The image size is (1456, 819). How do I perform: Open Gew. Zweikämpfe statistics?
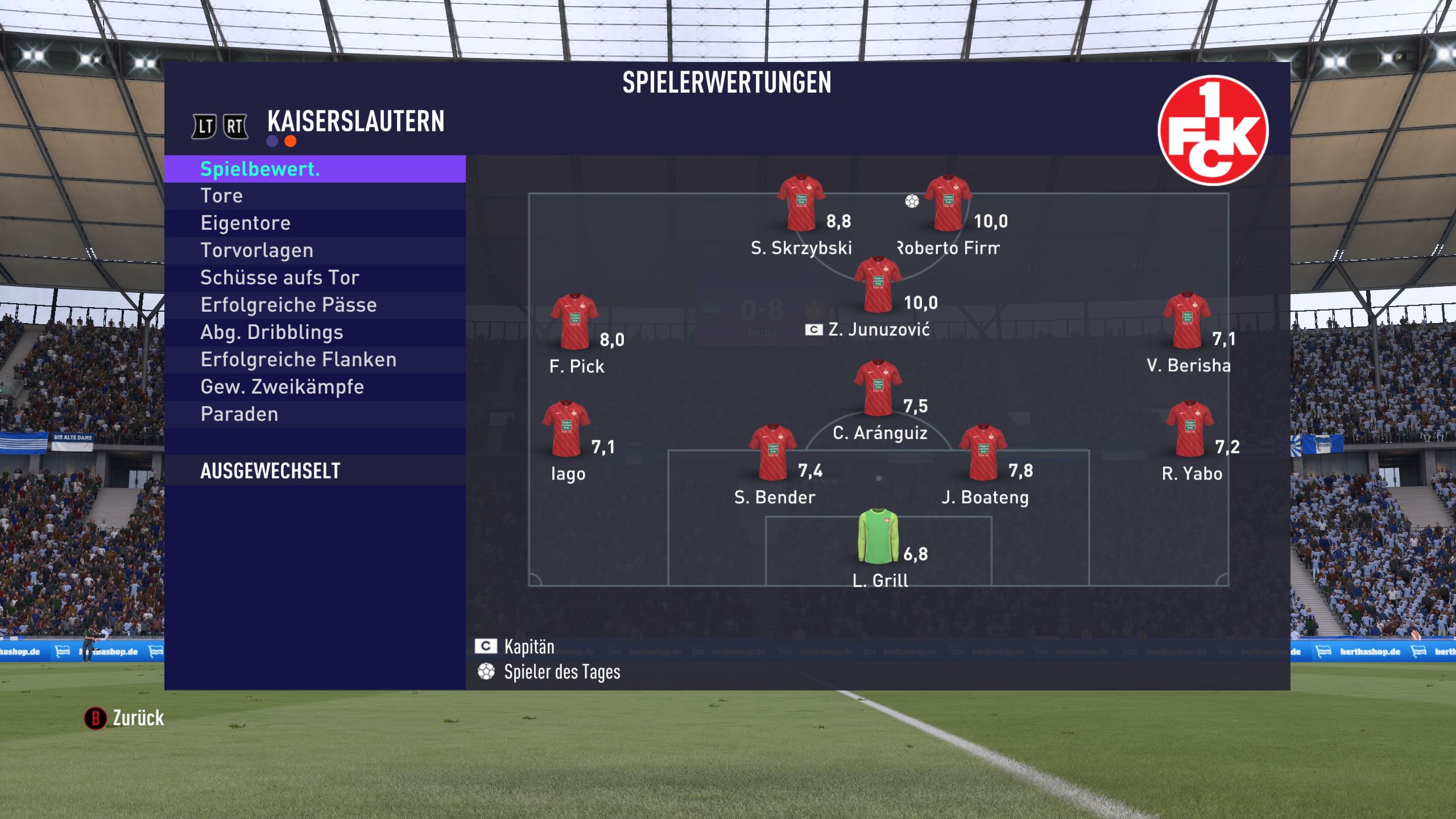pos(315,387)
